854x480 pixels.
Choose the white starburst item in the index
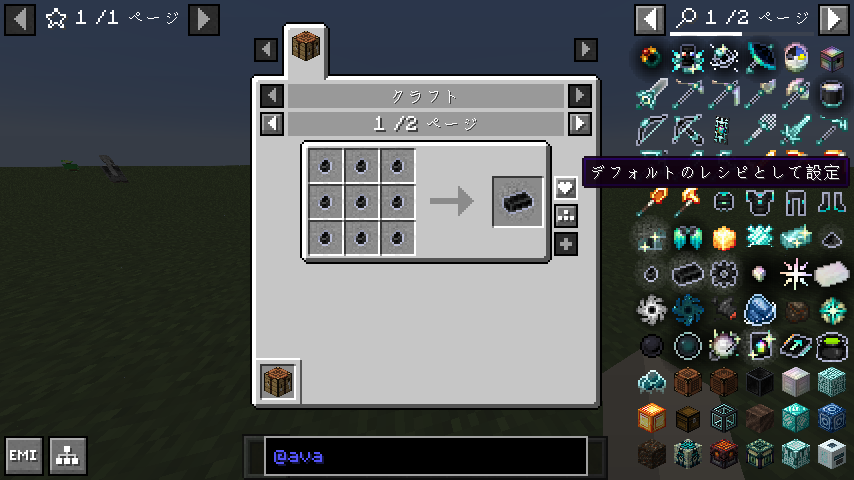coord(796,272)
